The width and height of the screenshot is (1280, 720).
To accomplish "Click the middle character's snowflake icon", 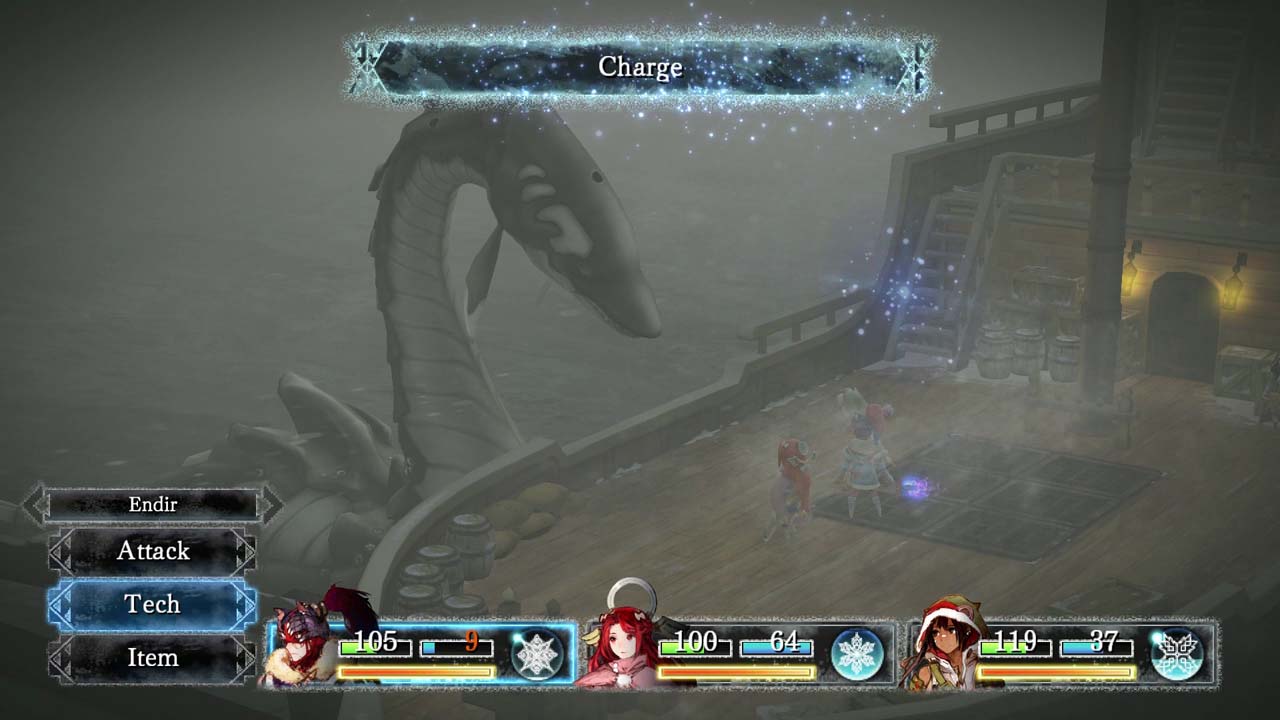I will 857,654.
